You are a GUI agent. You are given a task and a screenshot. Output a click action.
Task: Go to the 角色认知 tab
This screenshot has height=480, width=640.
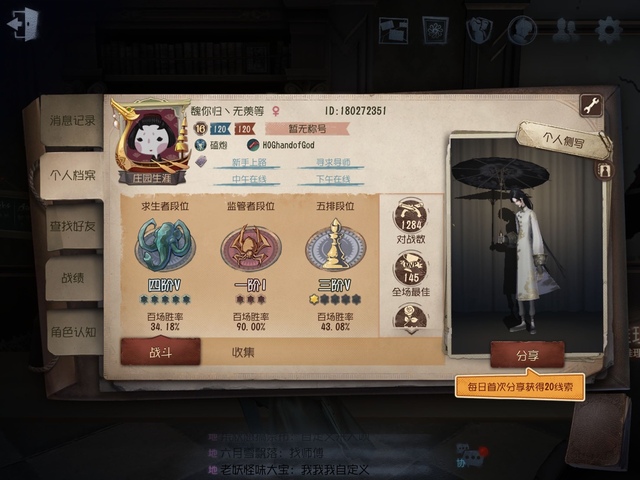tap(72, 332)
